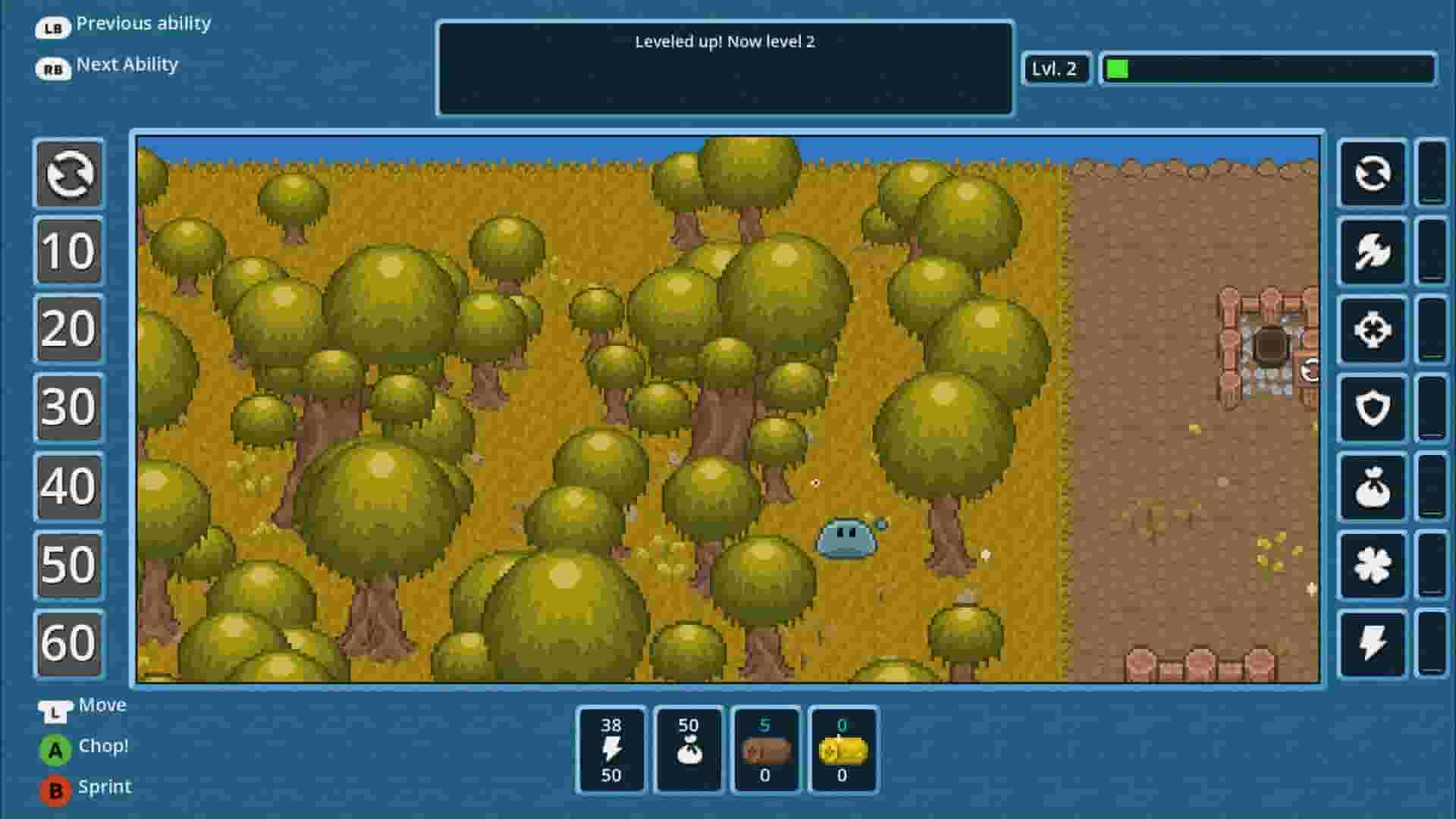Click the energy counter showing 38 of 50
1456x819 pixels.
(611, 750)
